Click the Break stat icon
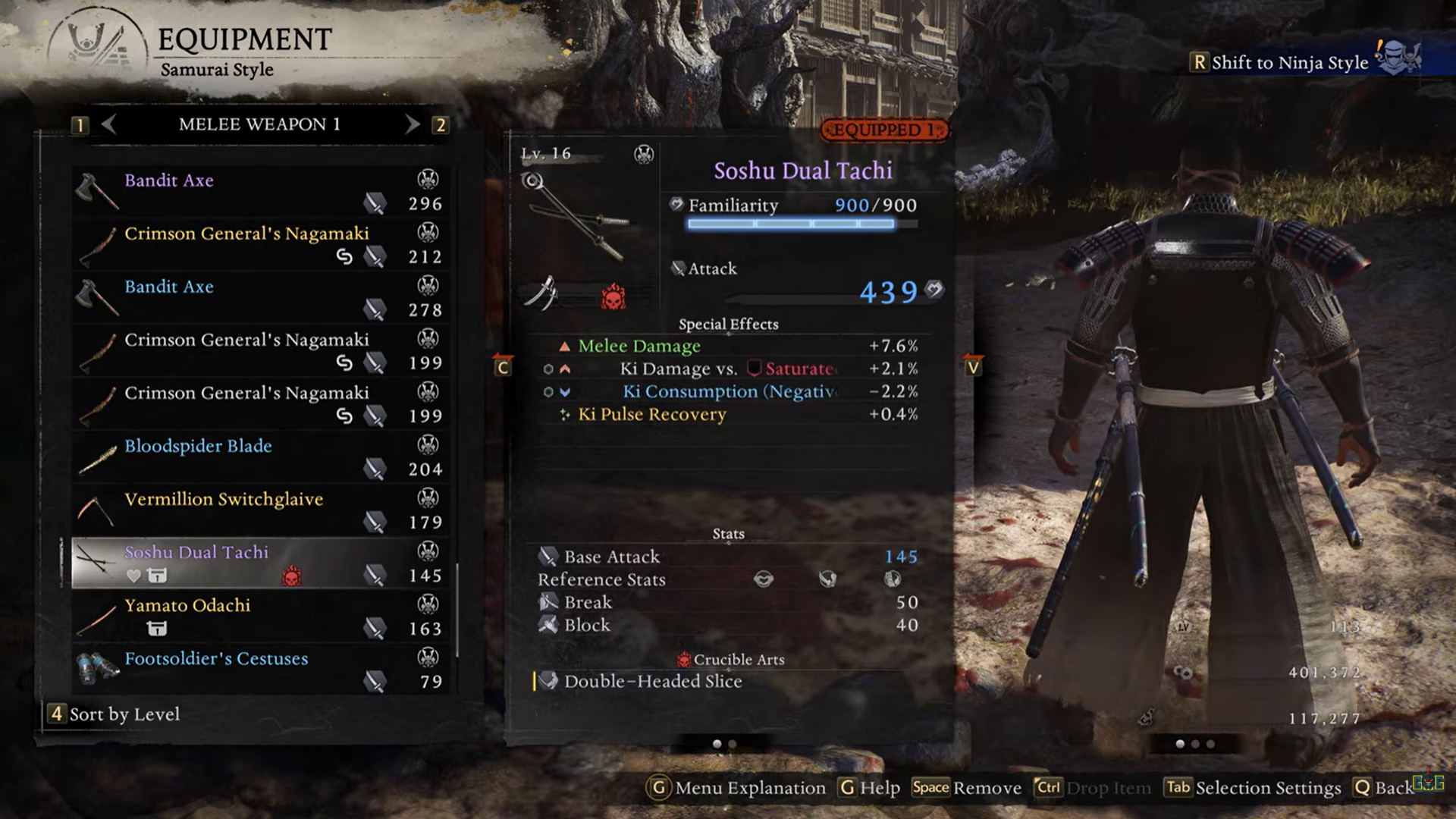1456x819 pixels. pos(549,602)
